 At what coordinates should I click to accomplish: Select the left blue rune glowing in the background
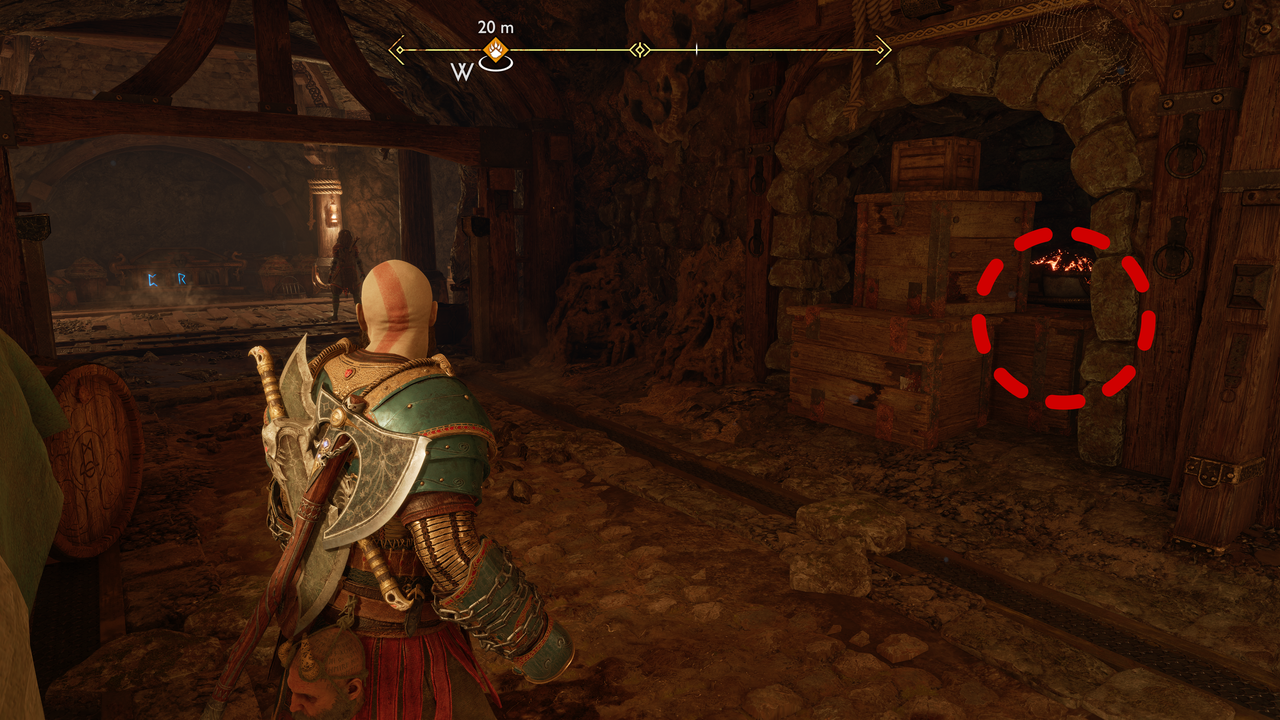tap(152, 279)
